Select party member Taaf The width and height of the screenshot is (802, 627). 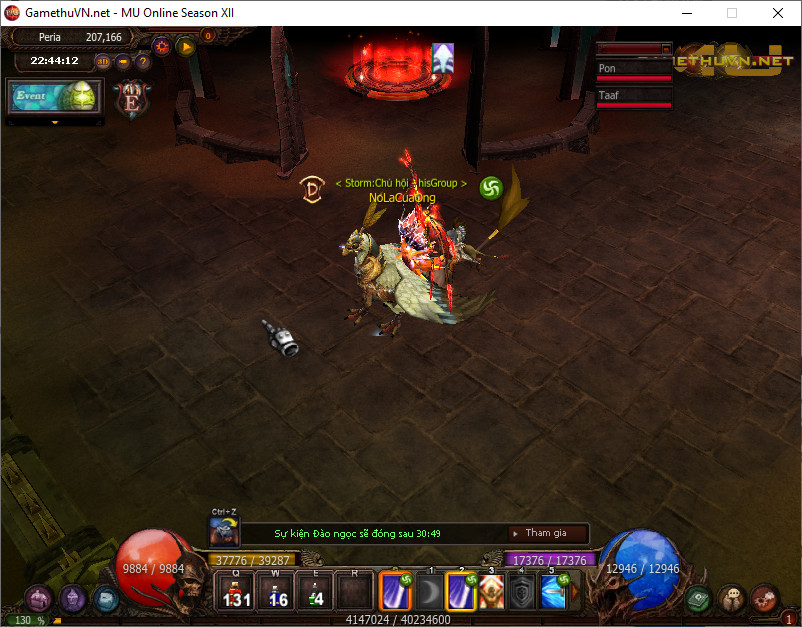pyautogui.click(x=634, y=97)
